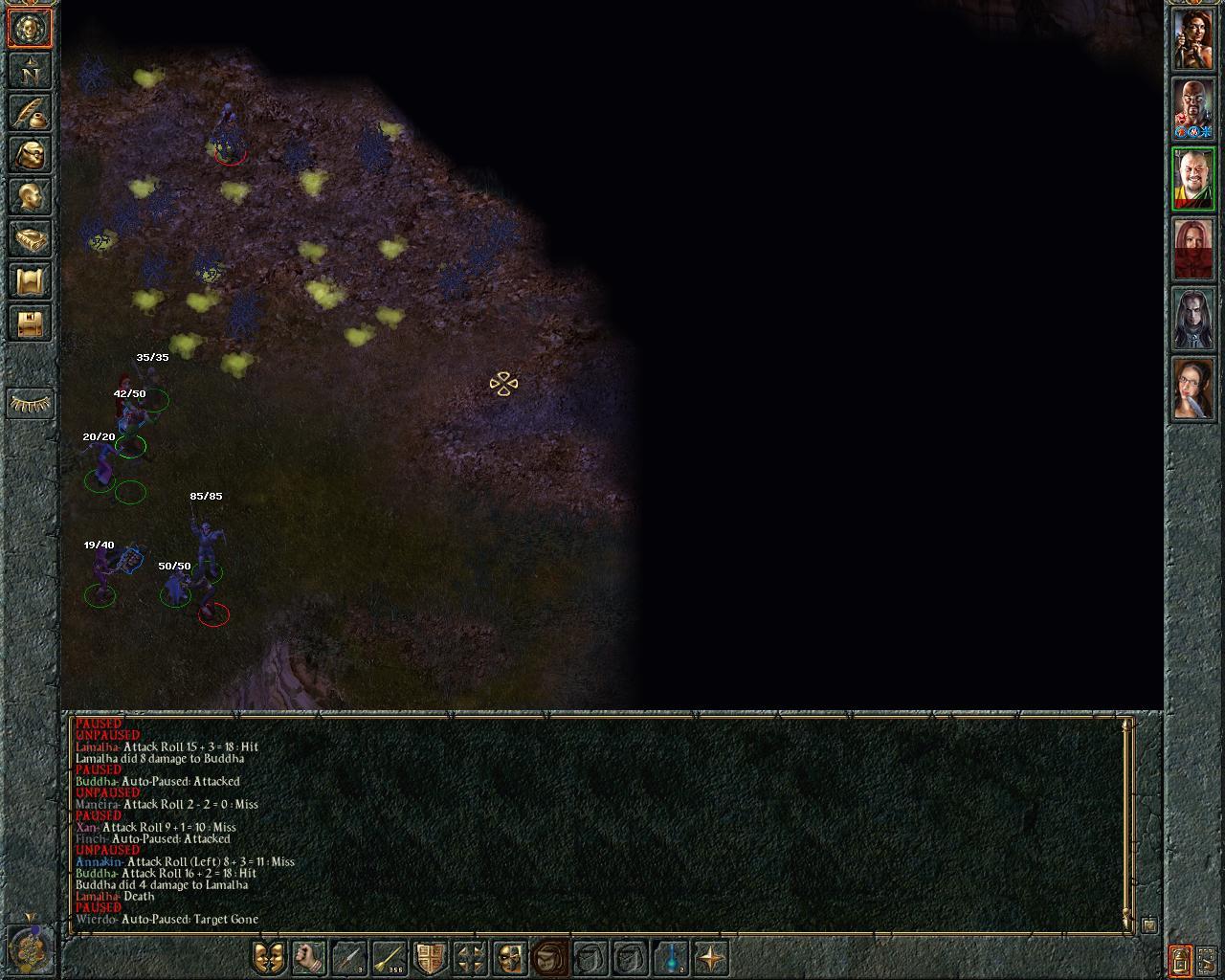Select the green-highlighted laughing bald man portrait
This screenshot has width=1225, height=980.
click(1193, 180)
